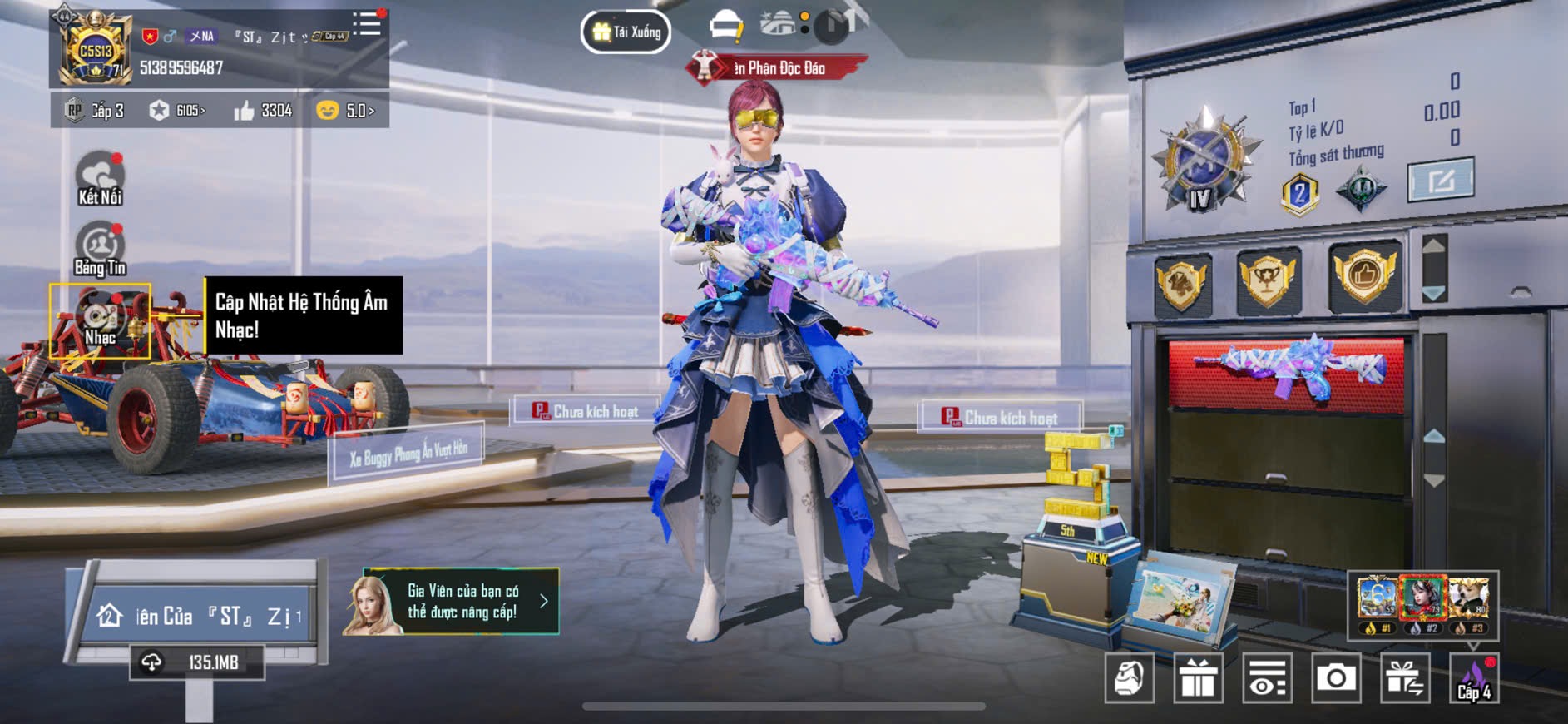The height and width of the screenshot is (724, 1568).
Task: Open the backpack inventory icon
Action: [1129, 678]
